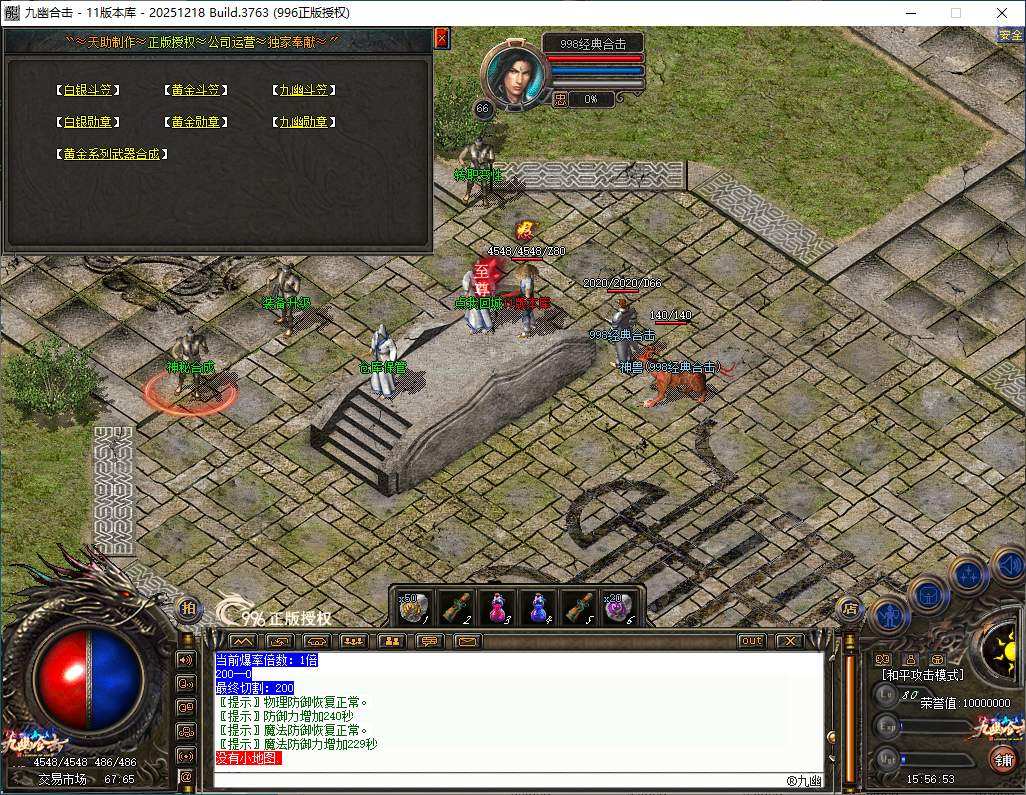Screen dimensions: 1026x795
Task: Toggle the sound speaker round icon
Action: [x=1007, y=566]
